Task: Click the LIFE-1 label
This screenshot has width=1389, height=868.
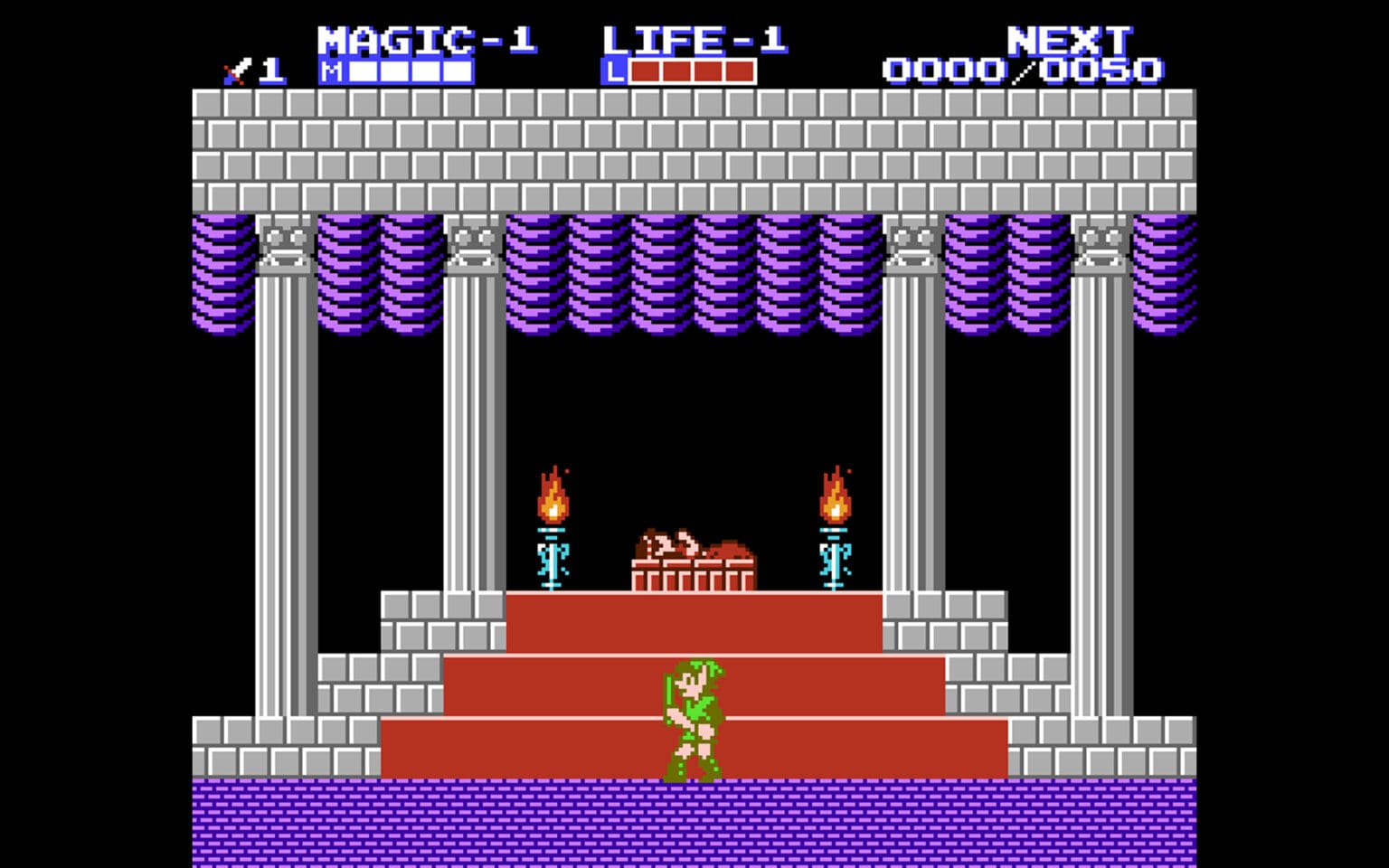Action: 696,38
